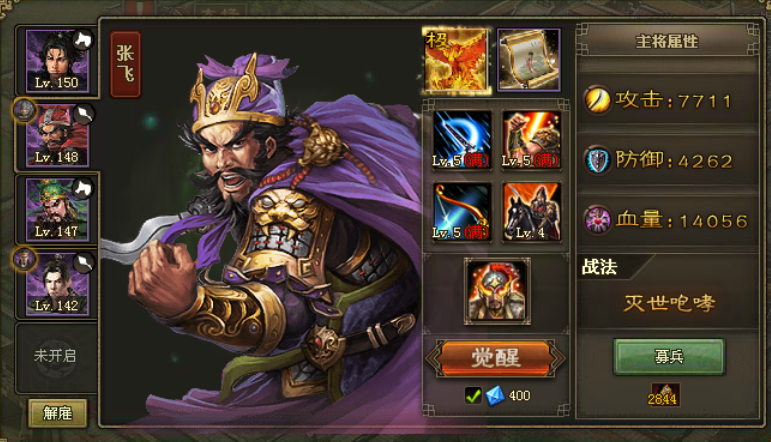Screen dimensions: 771x442
Task: Toggle the green checkmark box
Action: pyautogui.click(x=474, y=395)
